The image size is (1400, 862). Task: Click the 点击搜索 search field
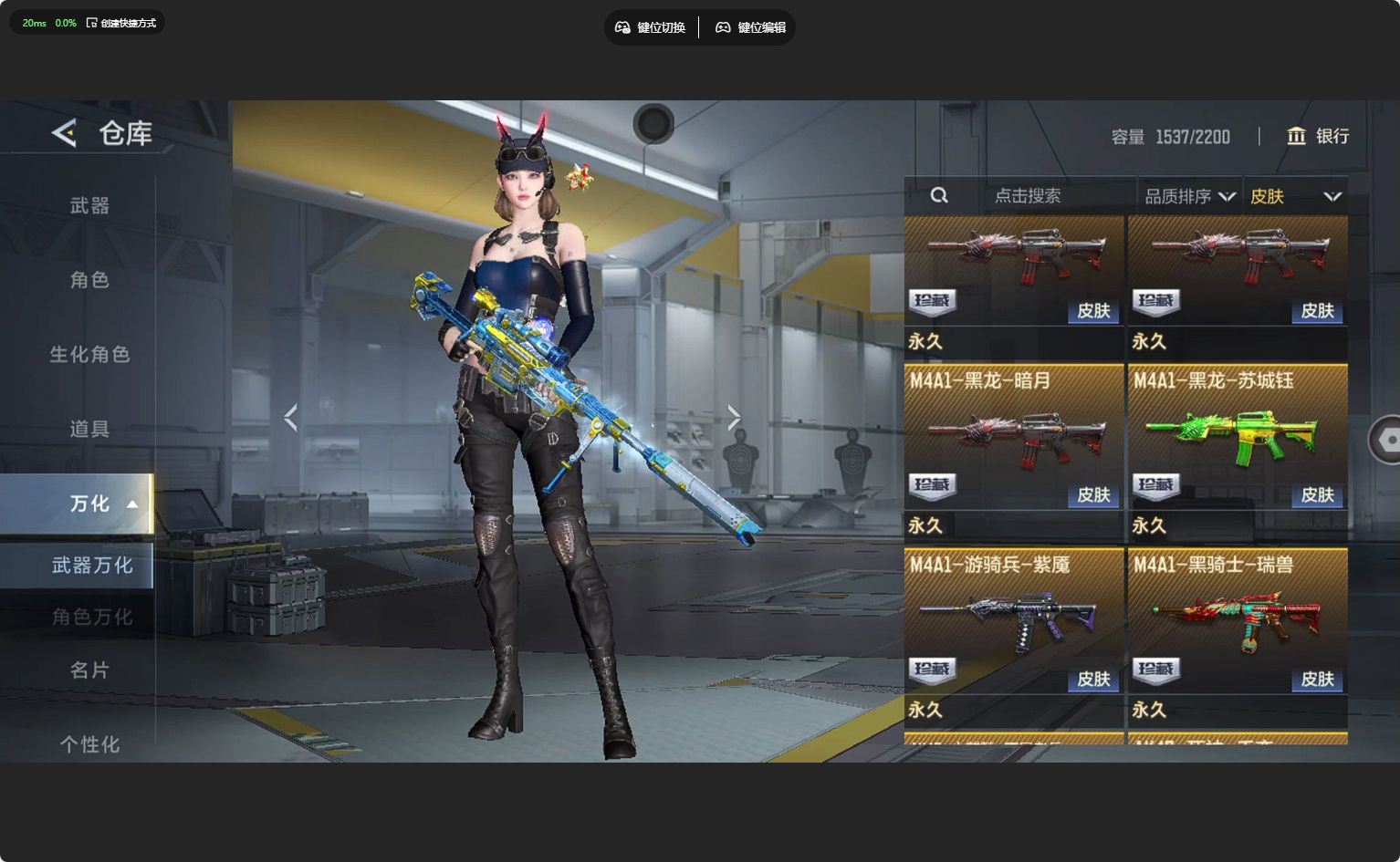tap(1027, 196)
